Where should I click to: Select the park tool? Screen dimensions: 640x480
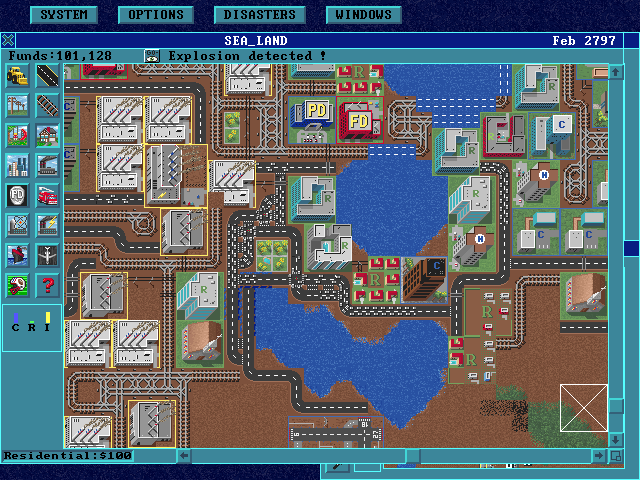tap(18, 136)
